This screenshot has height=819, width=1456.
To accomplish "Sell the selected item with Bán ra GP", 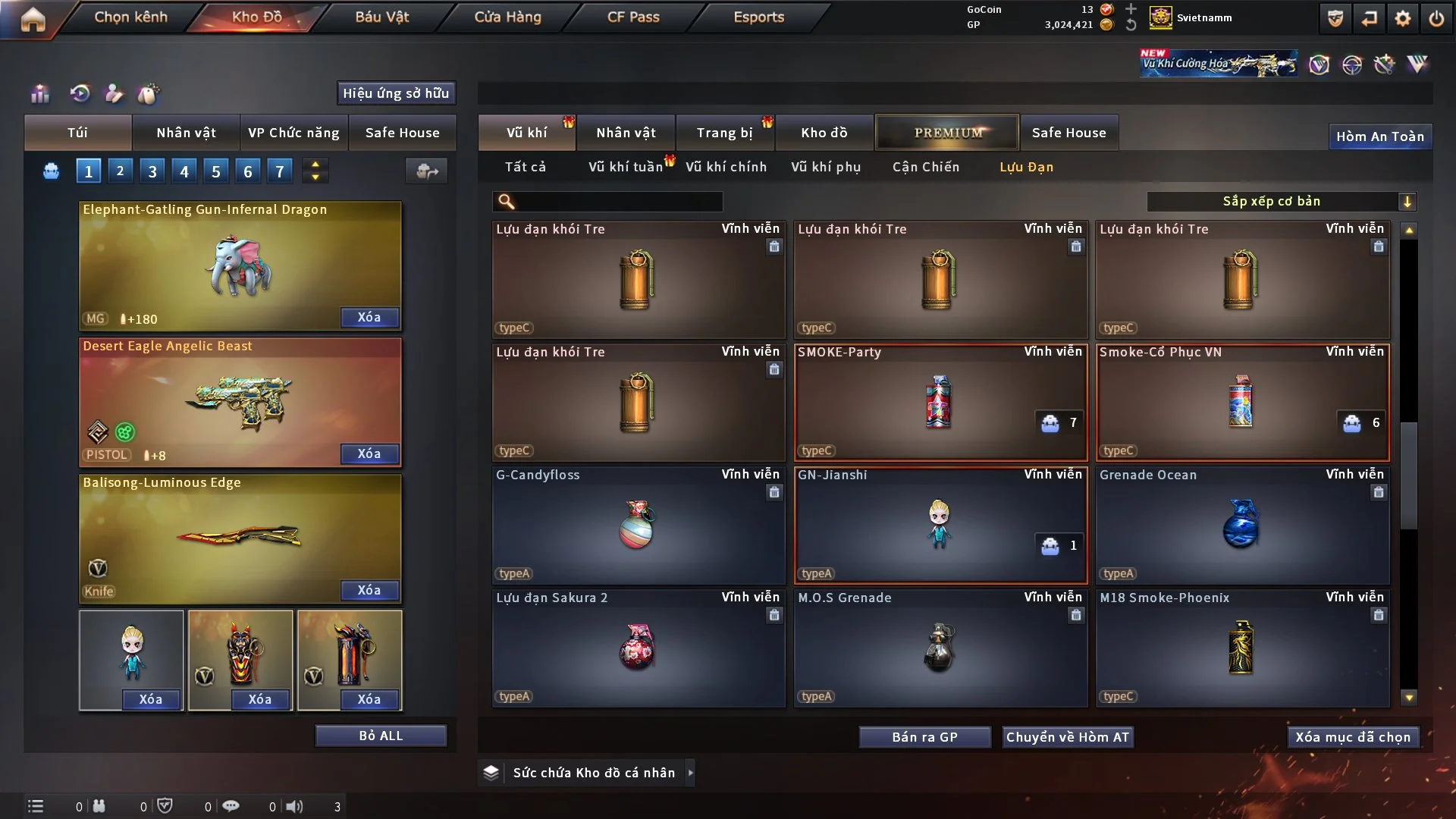I will (x=924, y=737).
